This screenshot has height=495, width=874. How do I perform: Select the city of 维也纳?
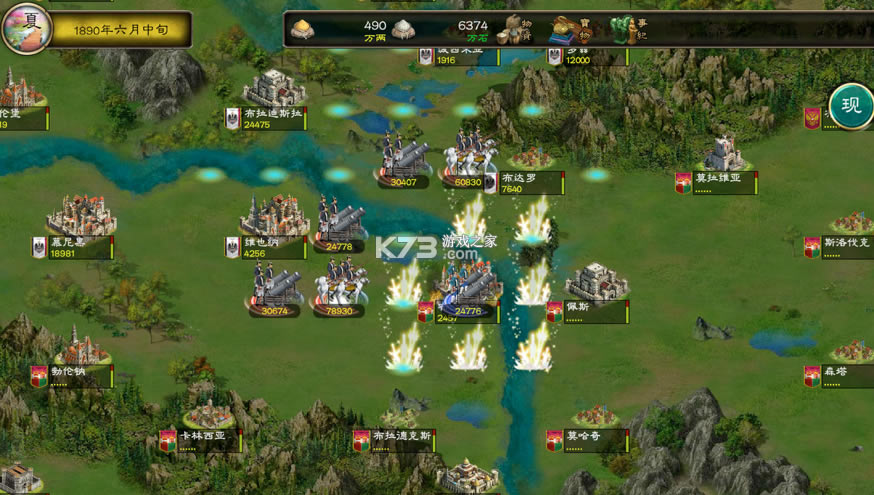[273, 217]
